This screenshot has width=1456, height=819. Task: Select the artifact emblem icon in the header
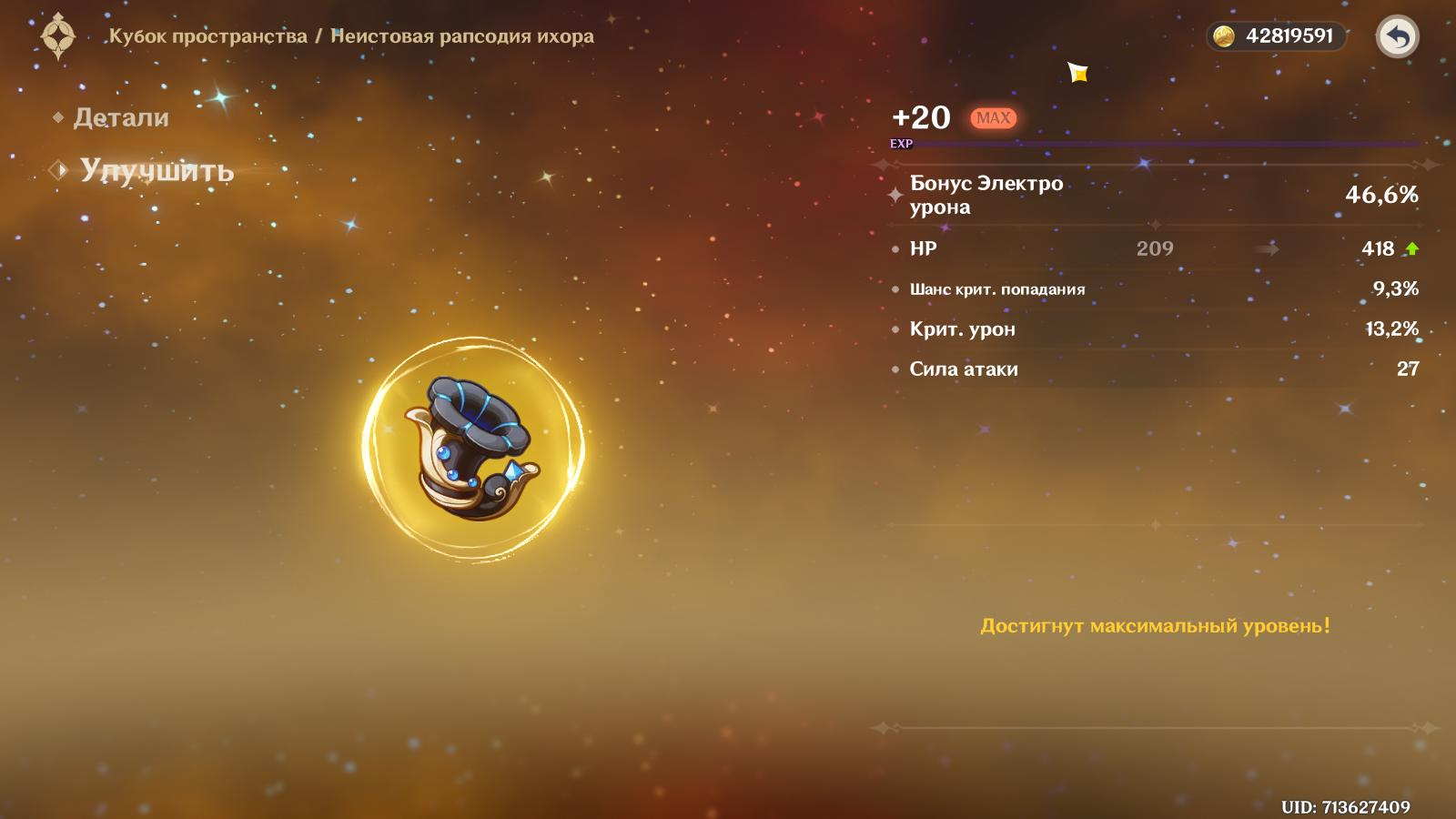pos(59,36)
